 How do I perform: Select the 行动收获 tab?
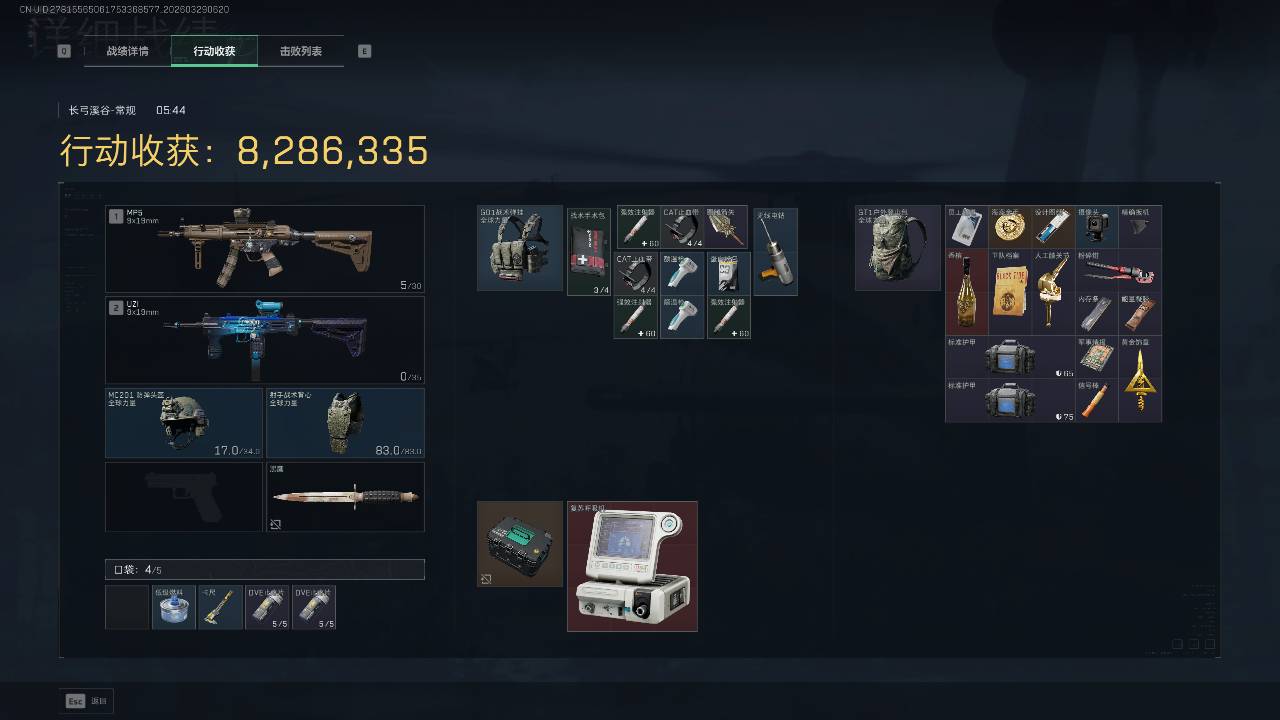214,51
